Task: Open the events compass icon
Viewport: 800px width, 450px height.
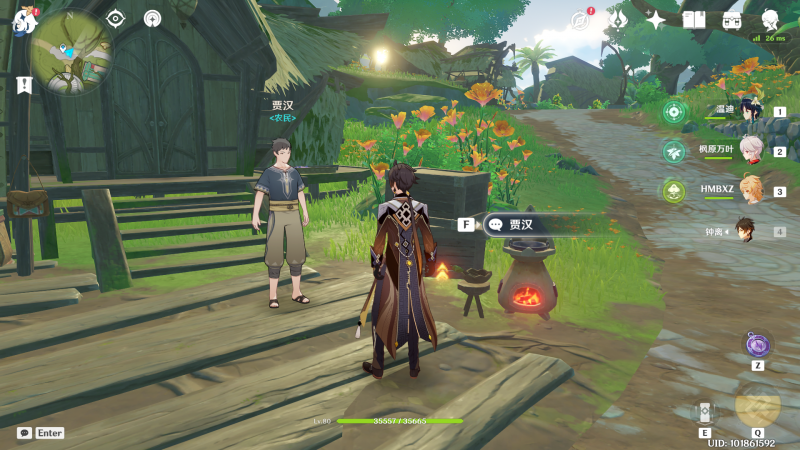Action: (x=580, y=20)
